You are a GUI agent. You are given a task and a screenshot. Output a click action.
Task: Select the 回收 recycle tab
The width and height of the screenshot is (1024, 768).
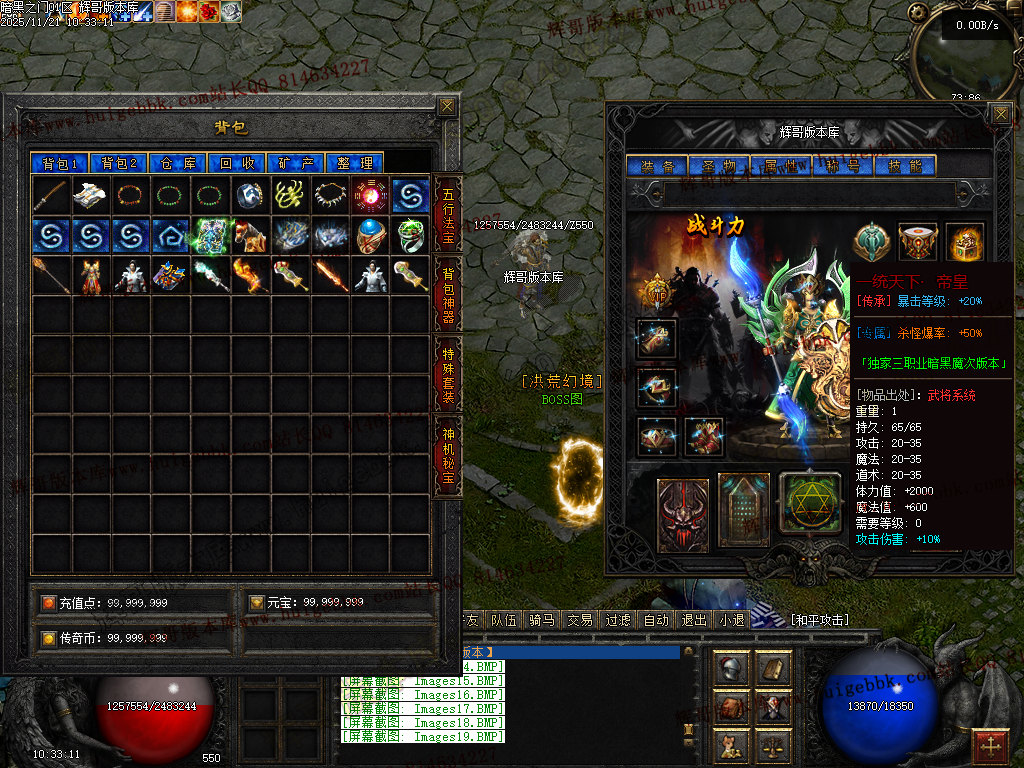[x=238, y=163]
